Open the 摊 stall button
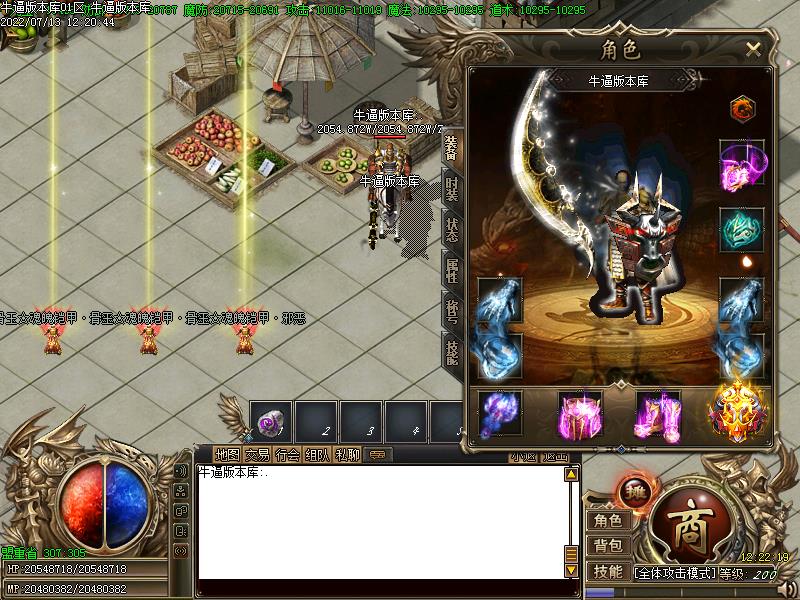Viewport: 800px width, 600px height. coord(632,491)
